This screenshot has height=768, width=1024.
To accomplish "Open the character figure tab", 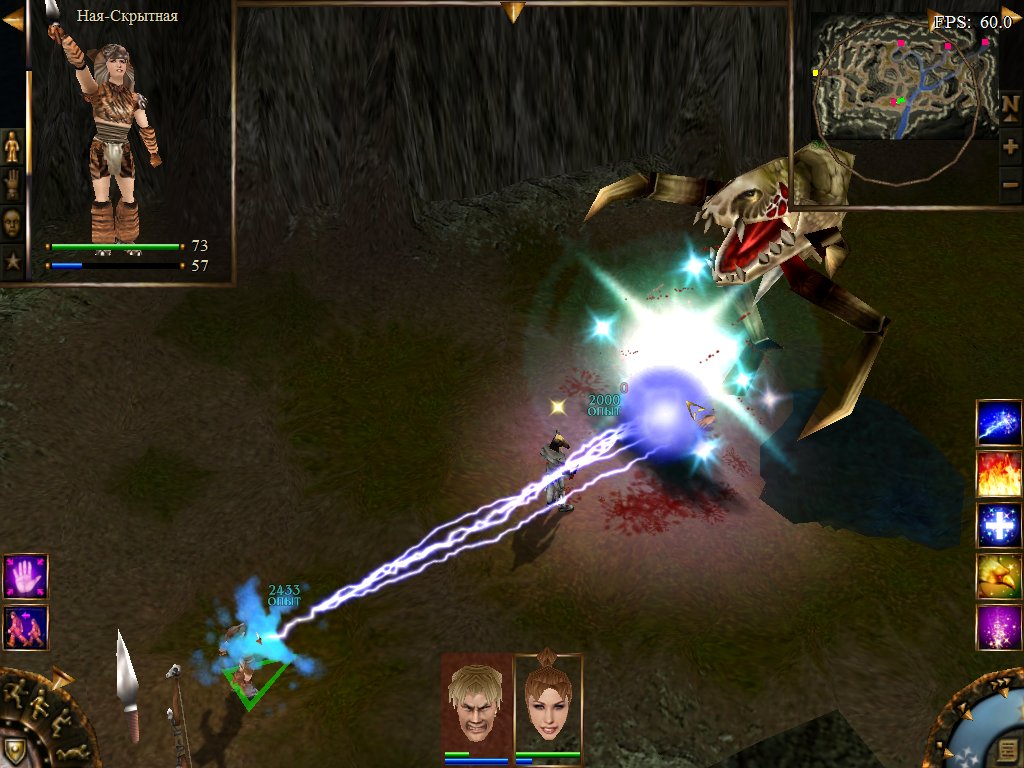I will [x=12, y=146].
